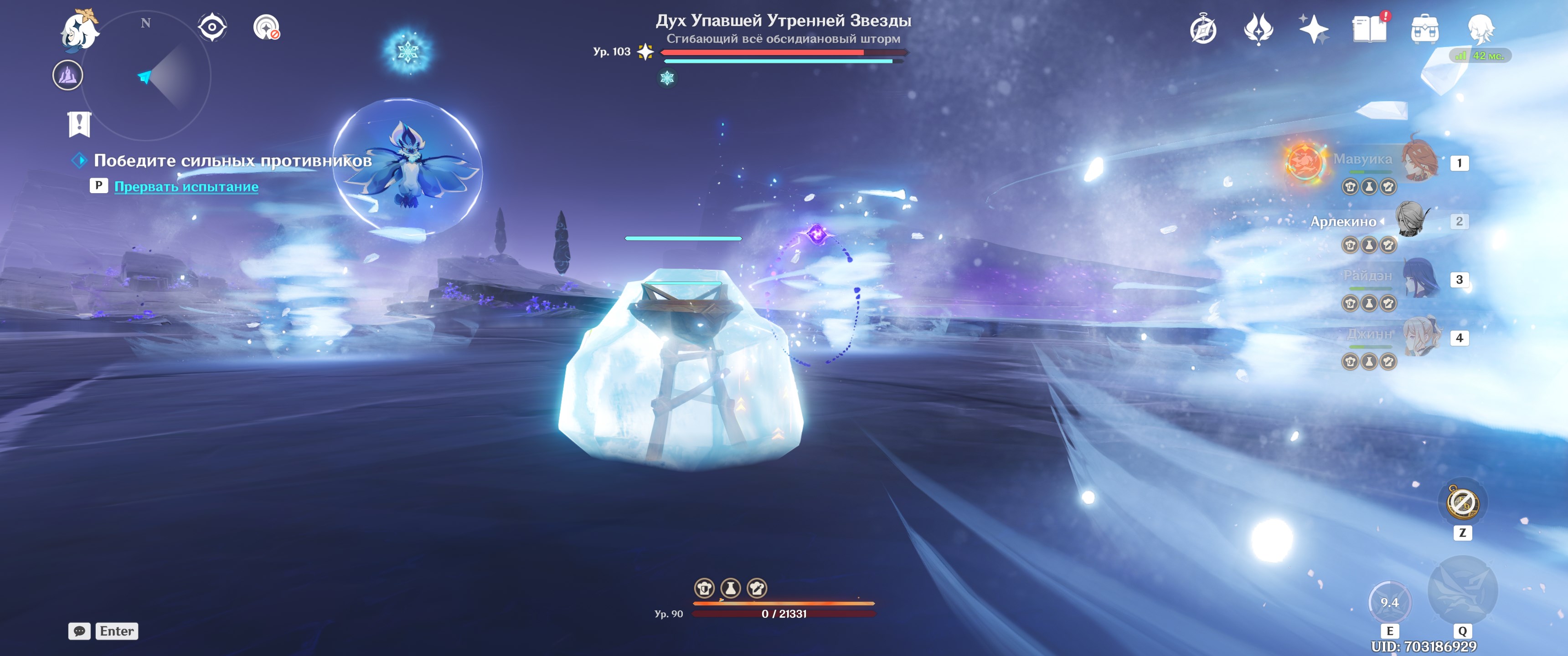Activate the elemental skill on cooldown

coord(1389,602)
